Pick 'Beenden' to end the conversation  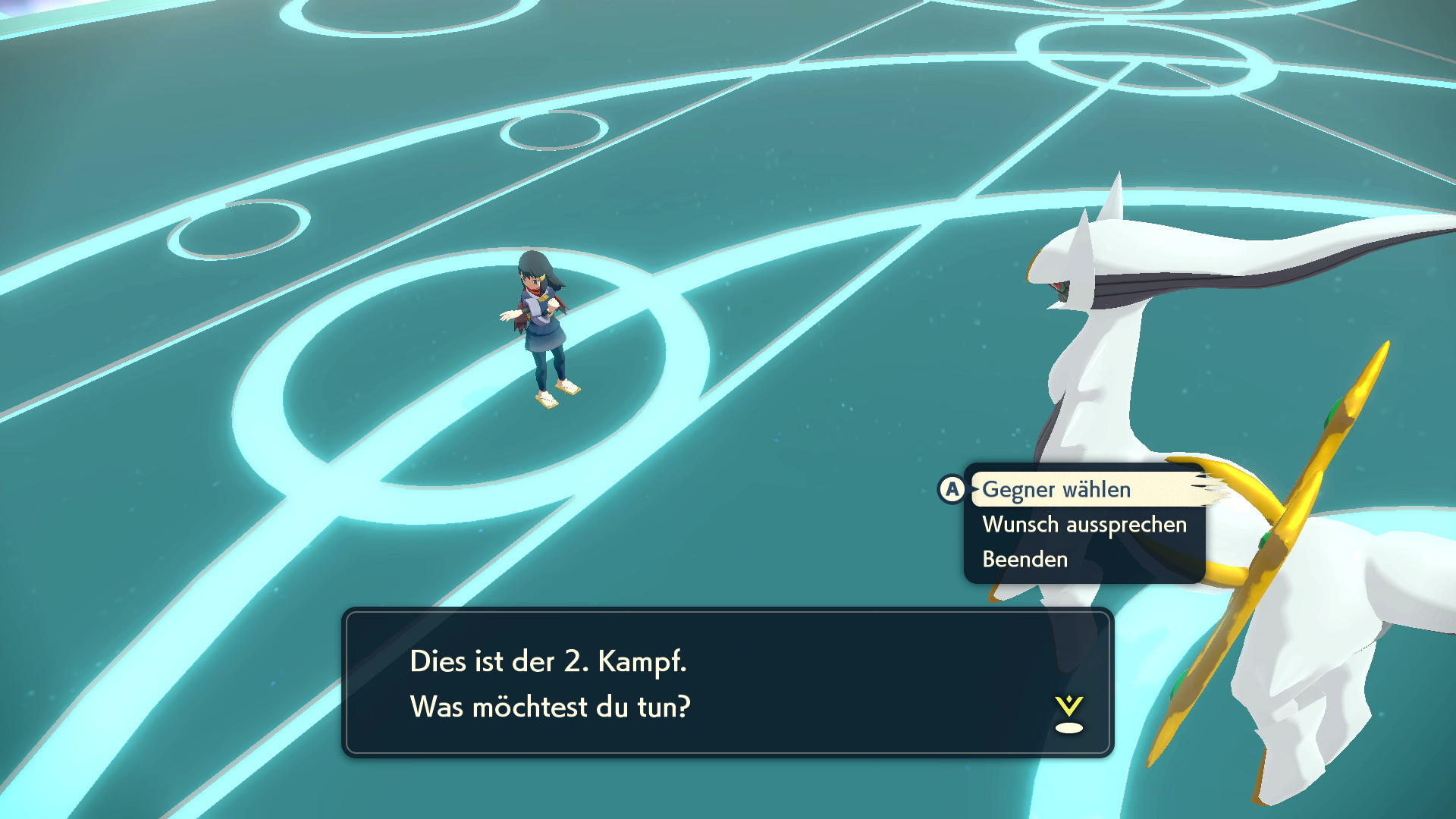1025,560
